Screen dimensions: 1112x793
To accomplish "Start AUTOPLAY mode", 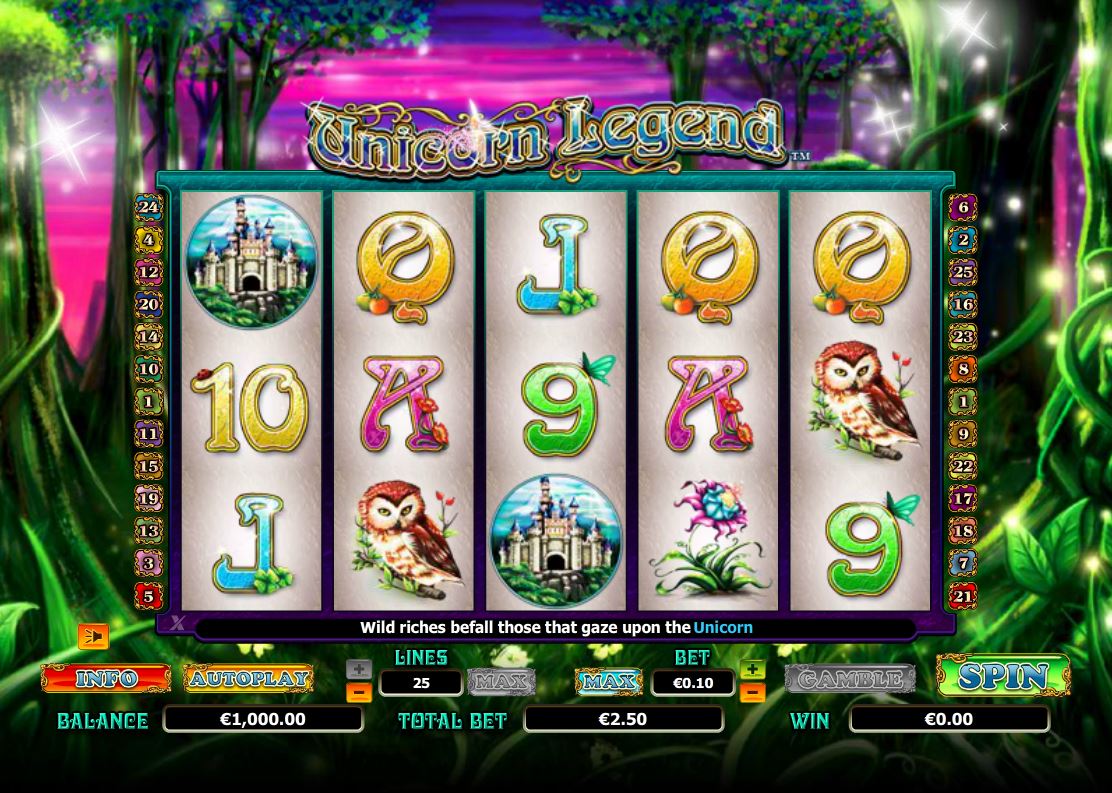I will [x=248, y=678].
